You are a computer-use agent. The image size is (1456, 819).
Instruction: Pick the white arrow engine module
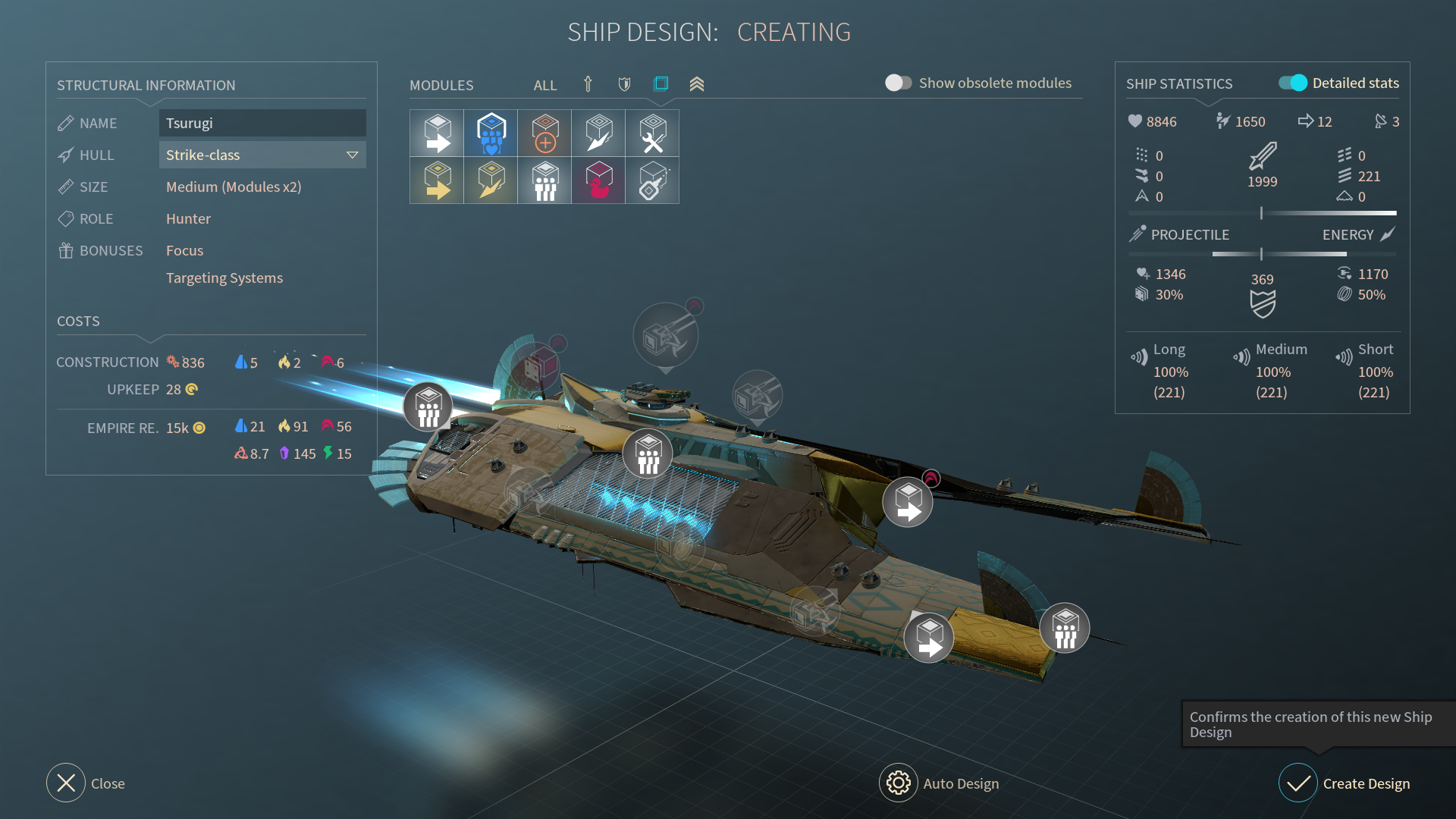[437, 133]
